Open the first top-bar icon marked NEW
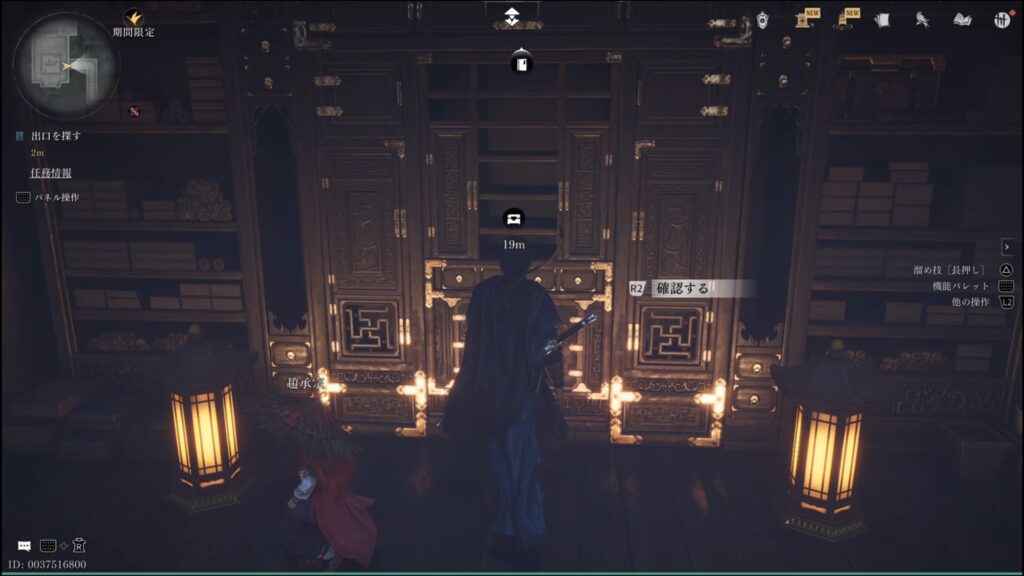Screen dimensions: 1024x576 coord(805,19)
